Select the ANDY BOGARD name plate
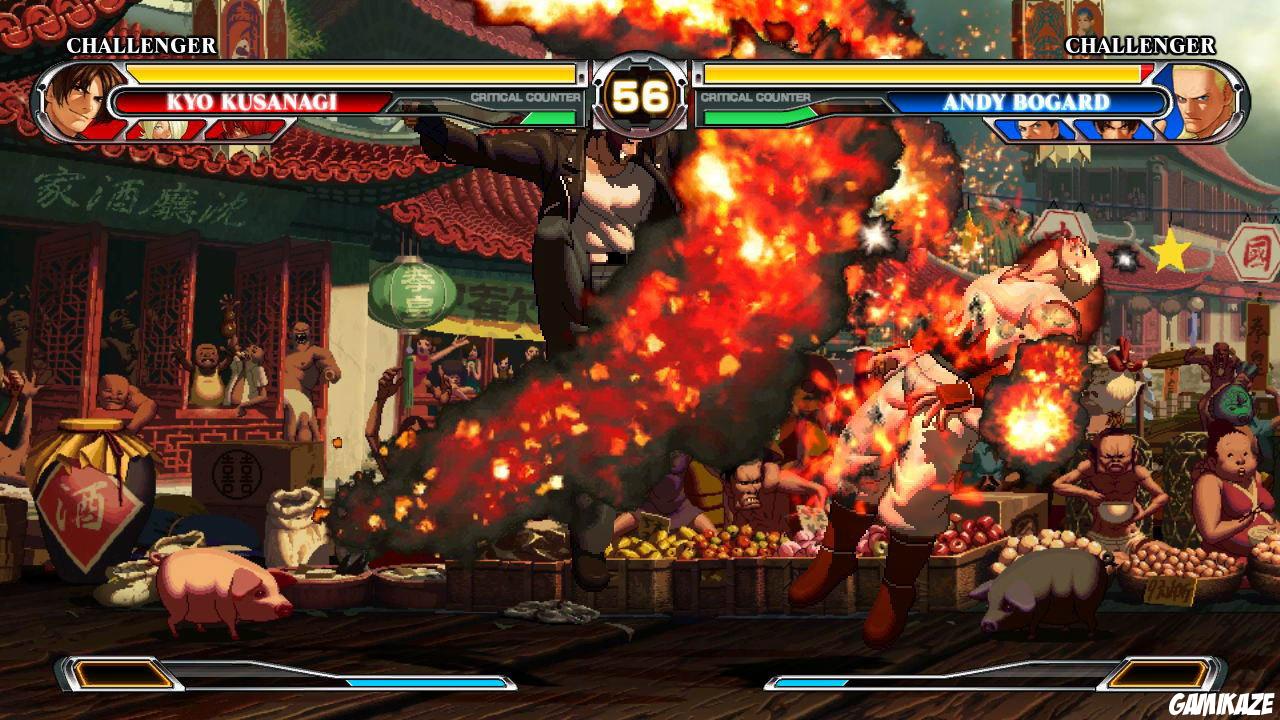 1030,99
